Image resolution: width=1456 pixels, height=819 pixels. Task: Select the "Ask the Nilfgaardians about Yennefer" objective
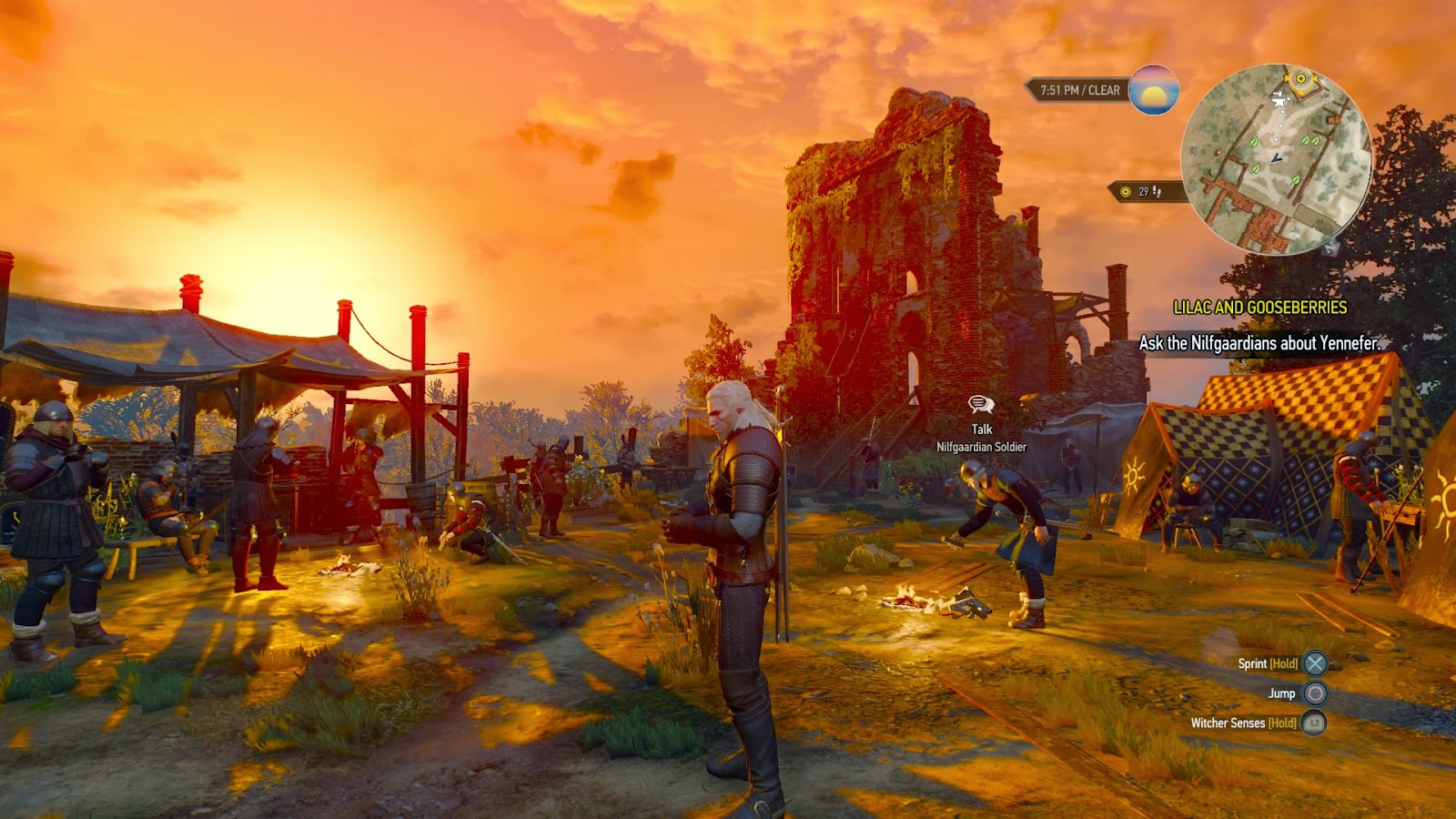coord(1259,343)
